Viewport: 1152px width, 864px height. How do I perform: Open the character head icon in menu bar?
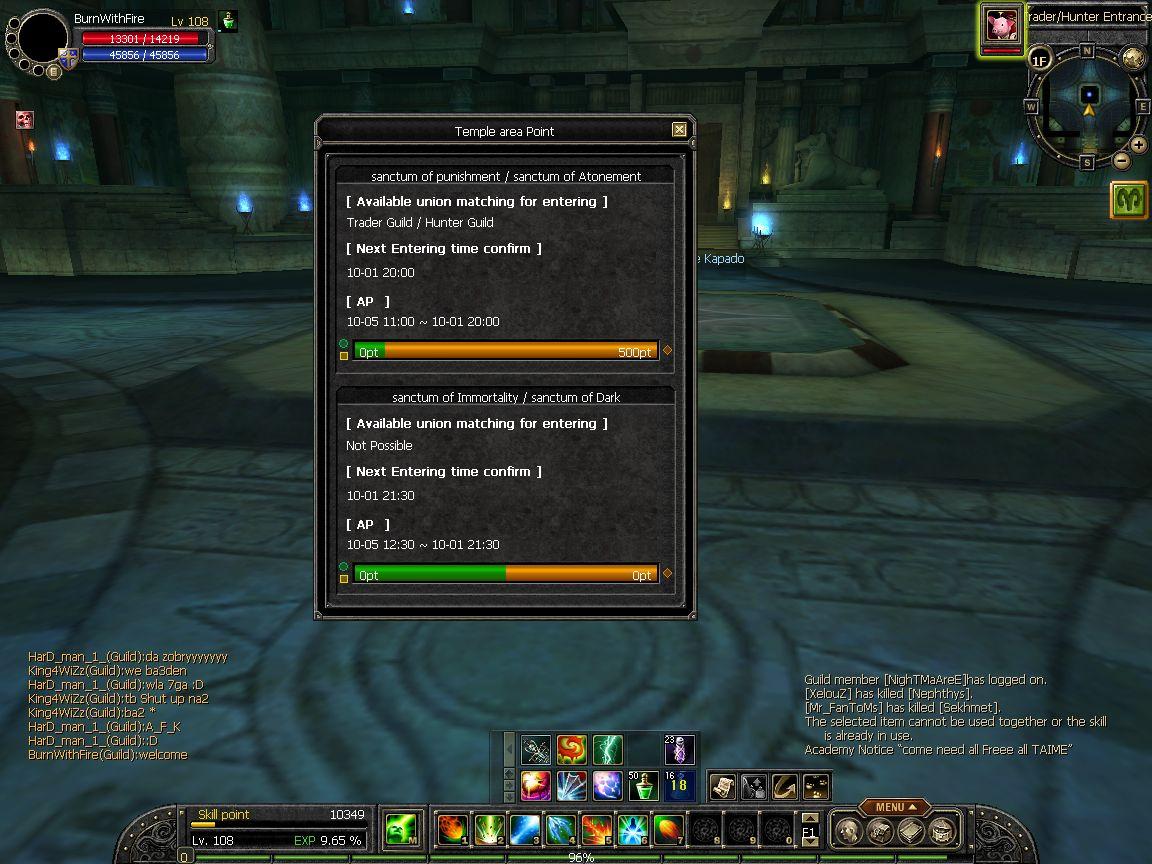click(848, 830)
